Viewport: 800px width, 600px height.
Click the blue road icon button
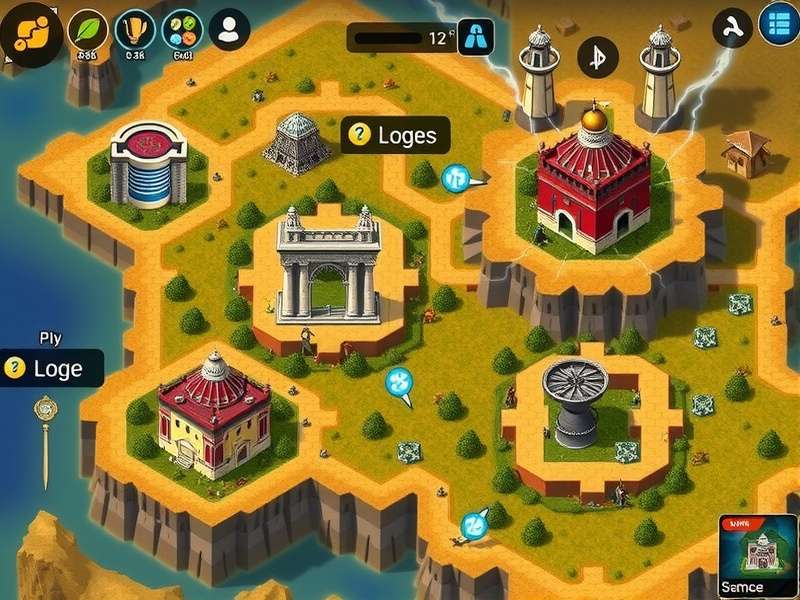[x=475, y=36]
